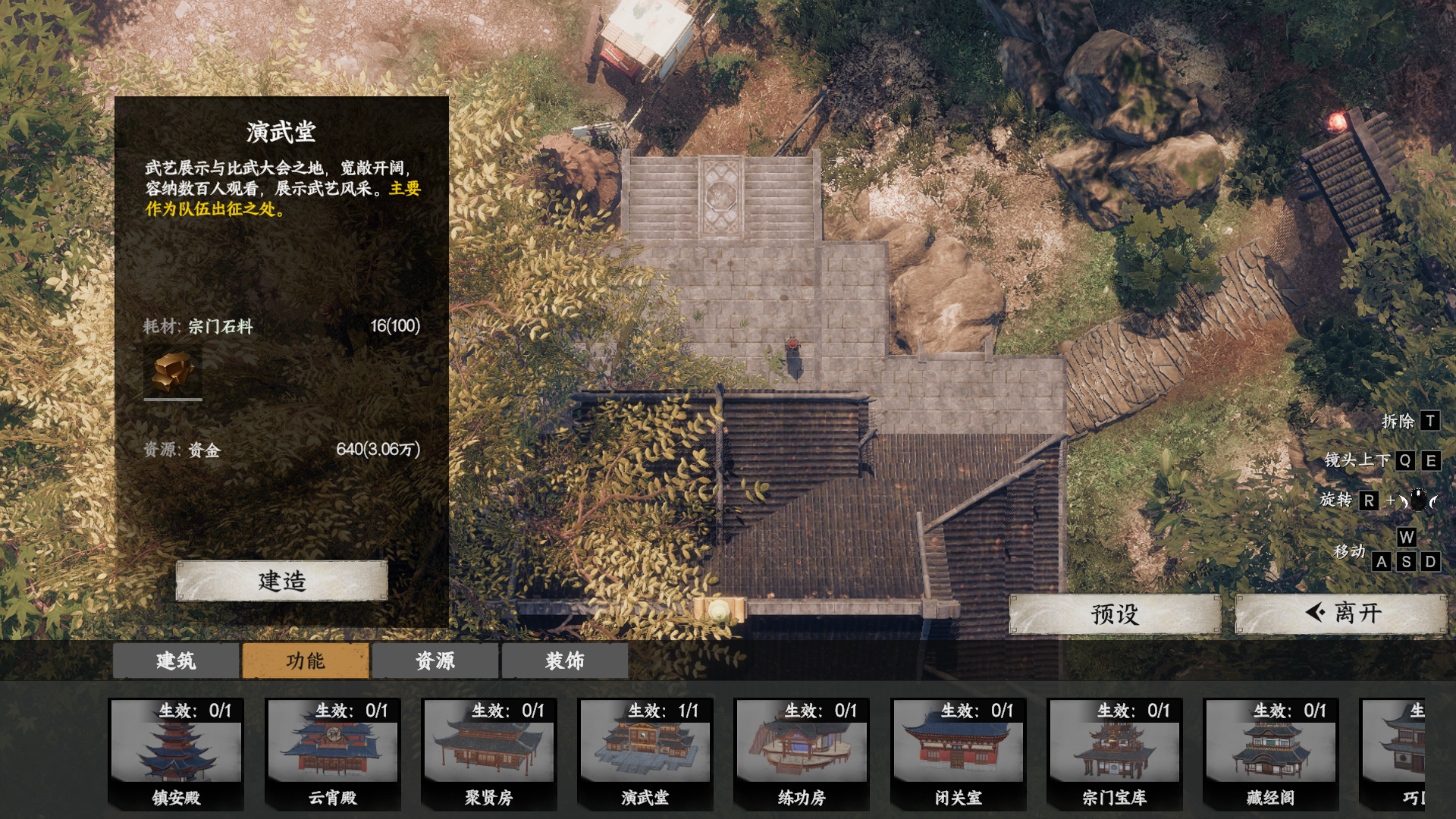Open the 资源 category tab

click(435, 661)
